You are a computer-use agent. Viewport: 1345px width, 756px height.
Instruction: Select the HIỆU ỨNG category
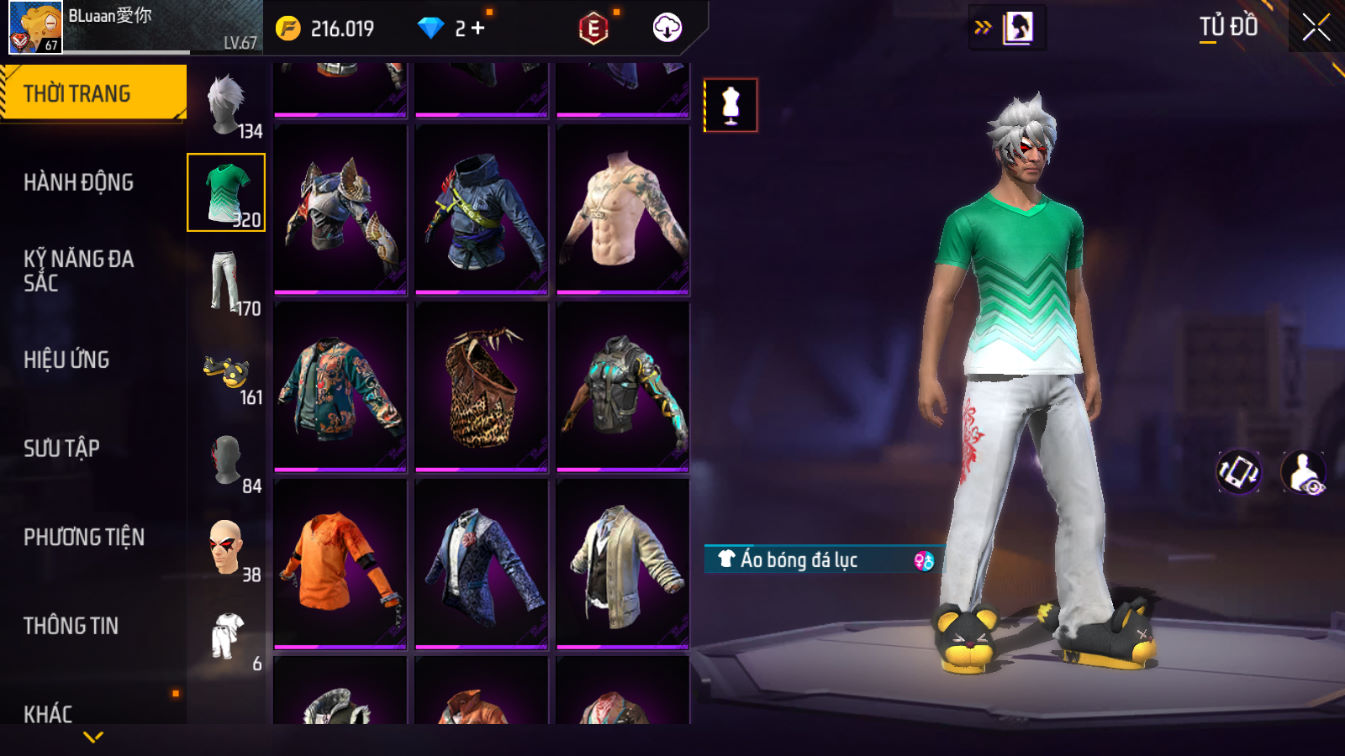coord(67,360)
